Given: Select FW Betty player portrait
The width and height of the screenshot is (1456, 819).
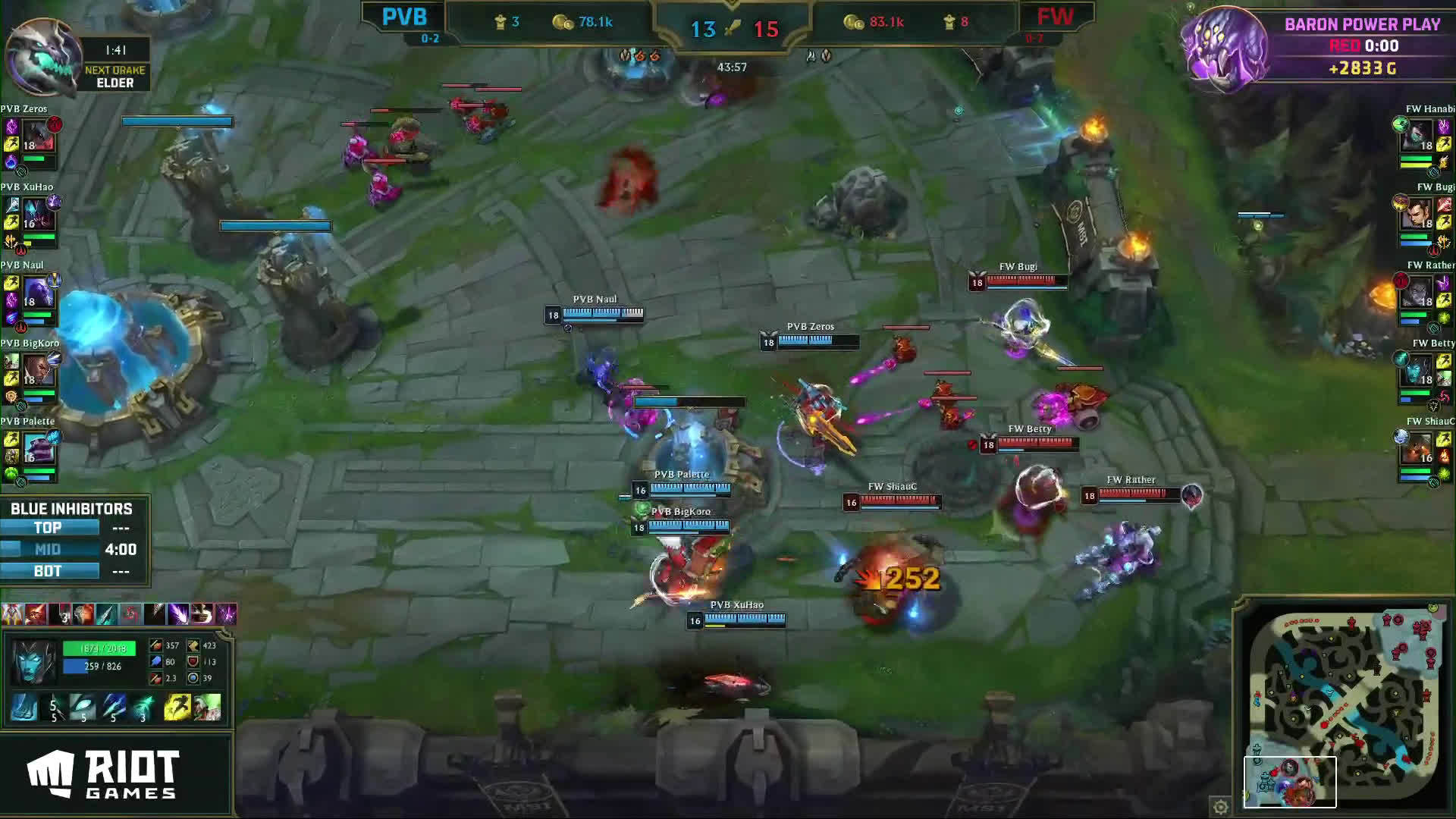Looking at the screenshot, I should pyautogui.click(x=1417, y=371).
